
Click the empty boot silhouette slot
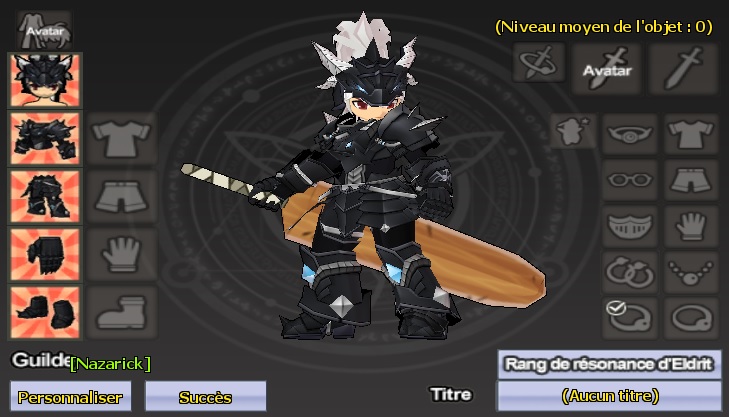point(121,311)
